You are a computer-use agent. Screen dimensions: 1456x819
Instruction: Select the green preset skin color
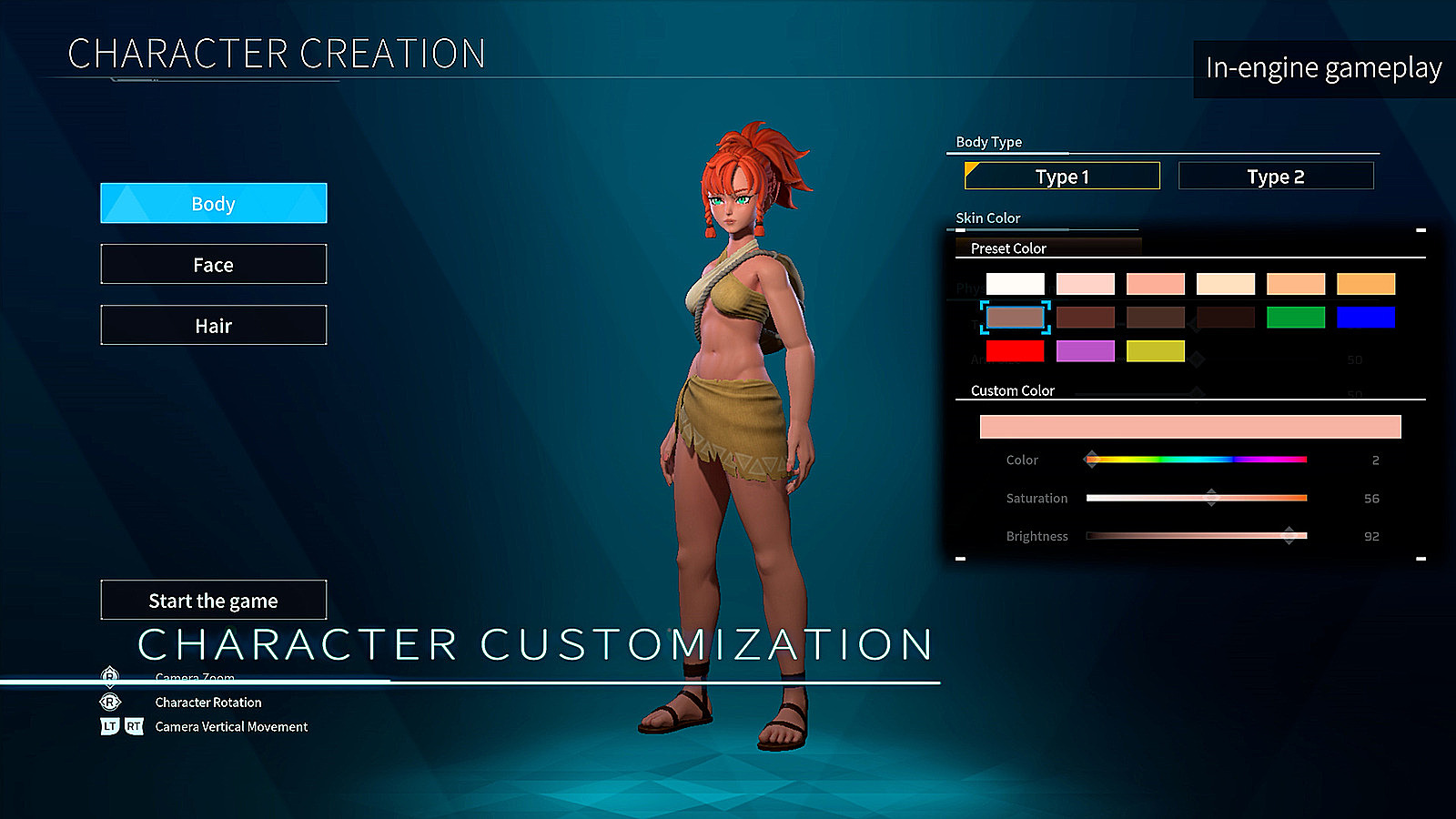(1295, 317)
